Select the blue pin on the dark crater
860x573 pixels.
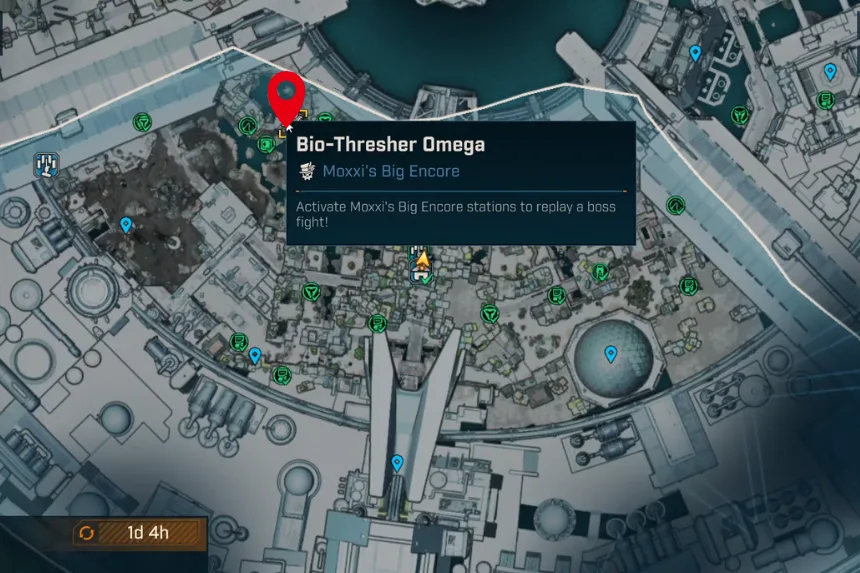(x=126, y=225)
